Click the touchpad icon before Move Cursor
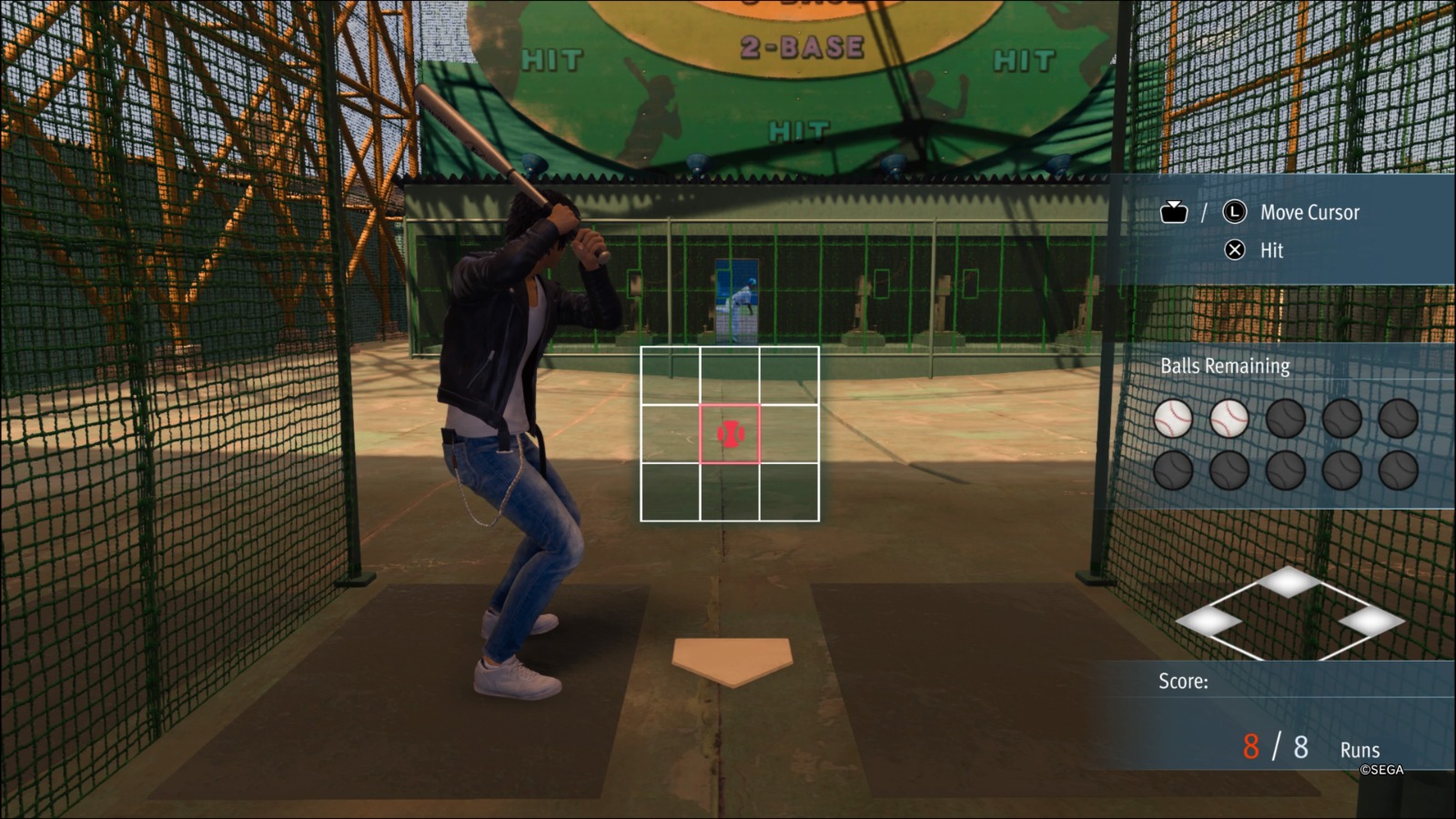Image resolution: width=1456 pixels, height=819 pixels. point(1174,212)
